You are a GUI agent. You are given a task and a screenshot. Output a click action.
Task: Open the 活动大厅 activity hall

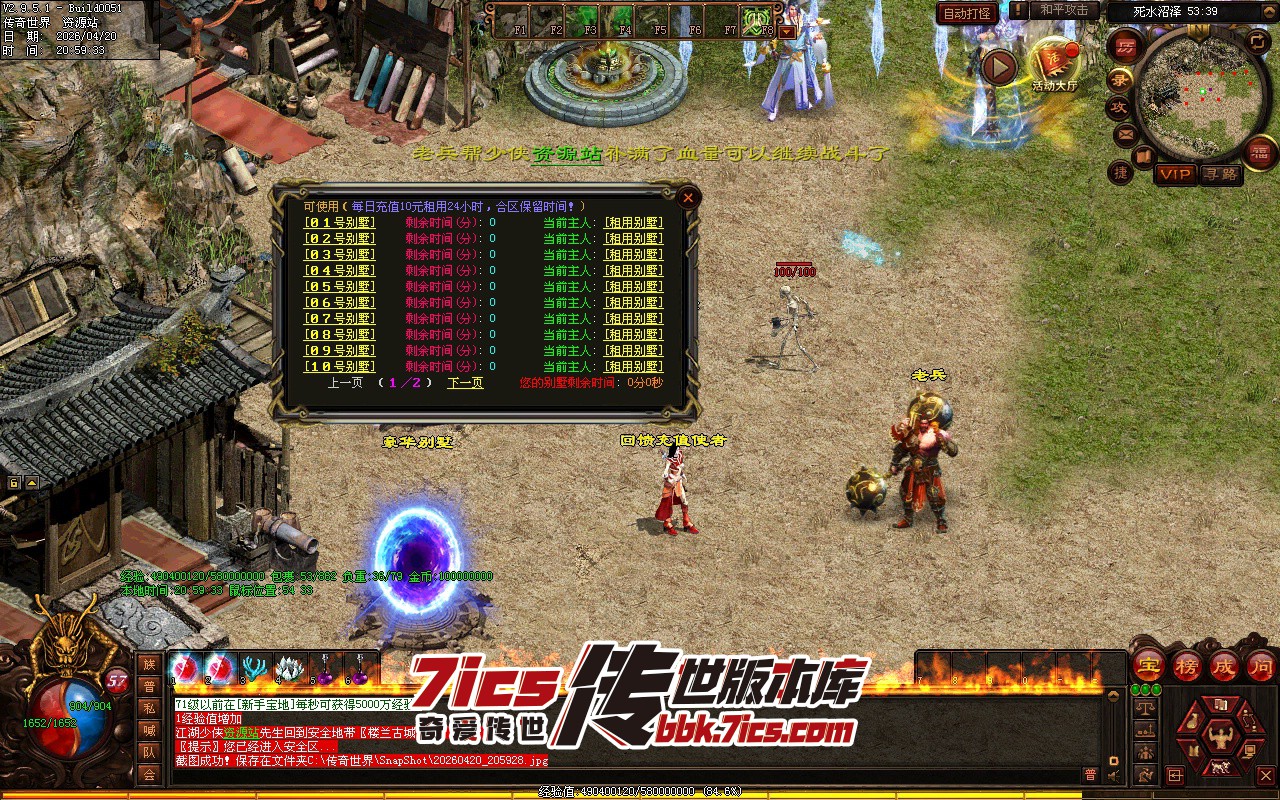click(1056, 66)
